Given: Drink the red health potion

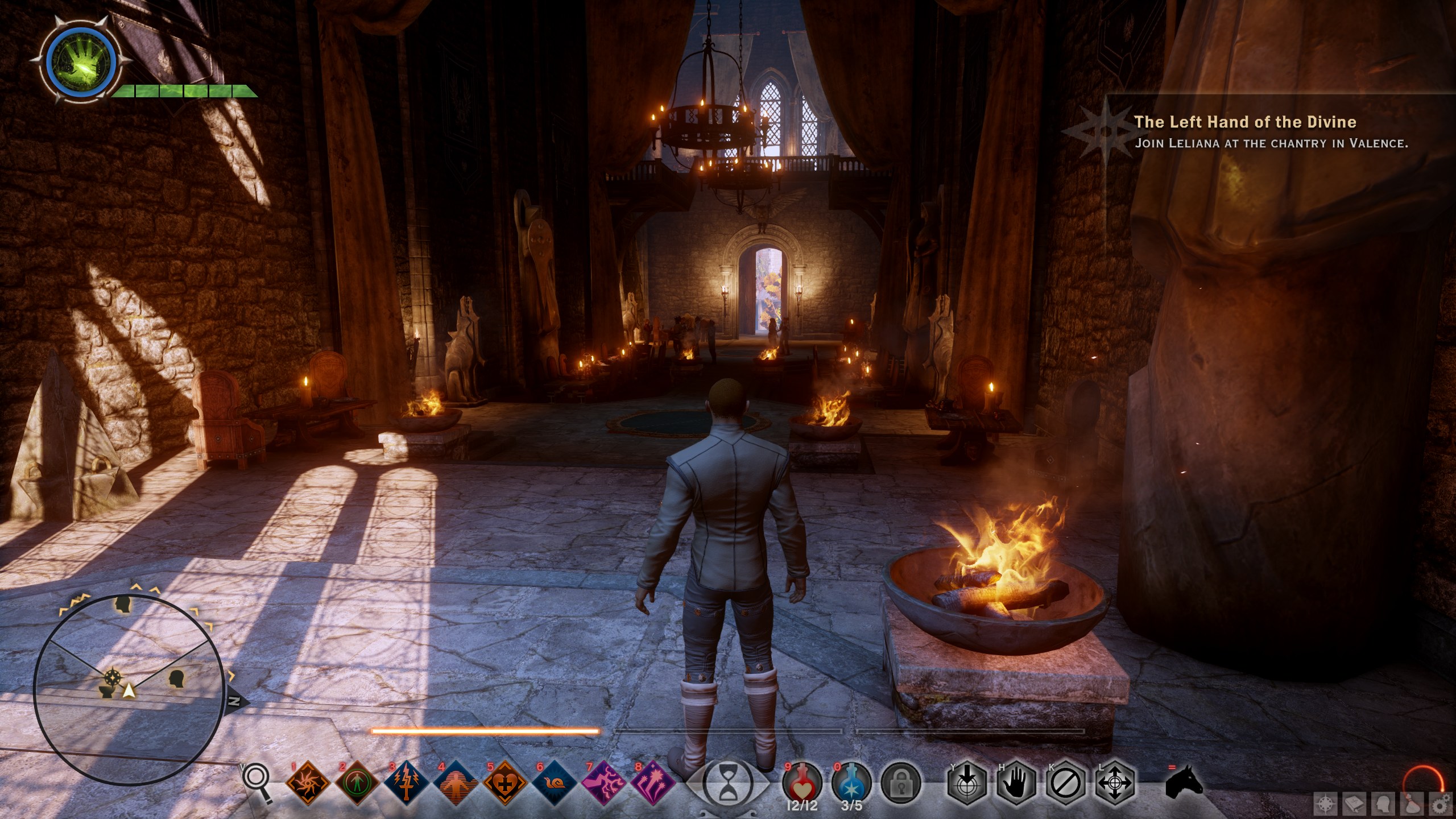Looking at the screenshot, I should tap(802, 783).
